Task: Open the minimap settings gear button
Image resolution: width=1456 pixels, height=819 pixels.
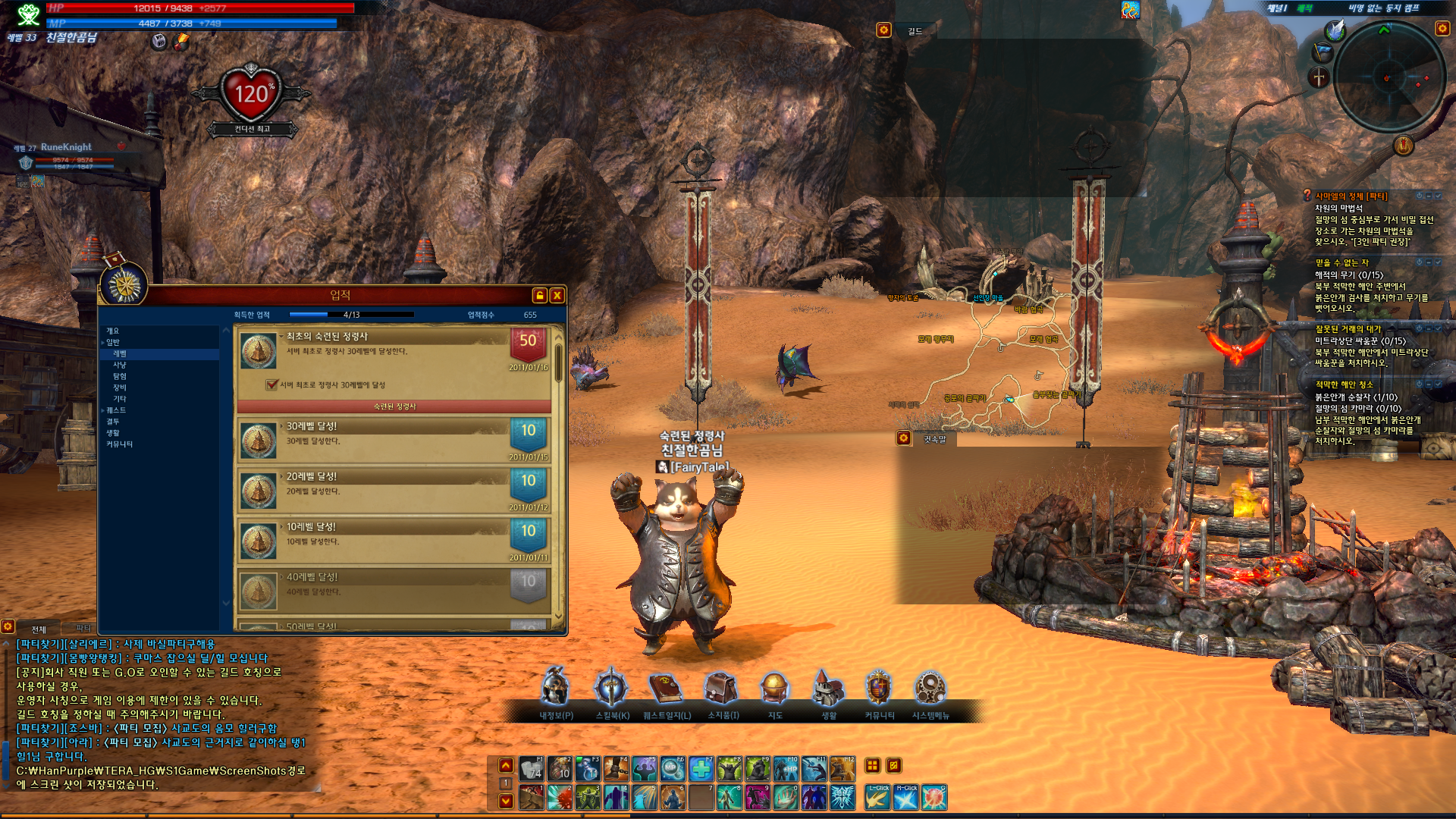Action: 1442,28
